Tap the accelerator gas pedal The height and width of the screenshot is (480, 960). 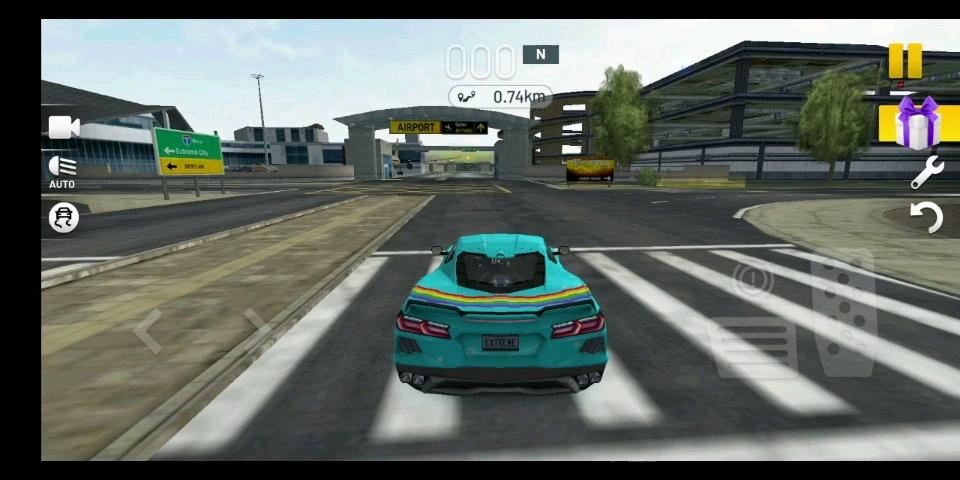tap(843, 311)
